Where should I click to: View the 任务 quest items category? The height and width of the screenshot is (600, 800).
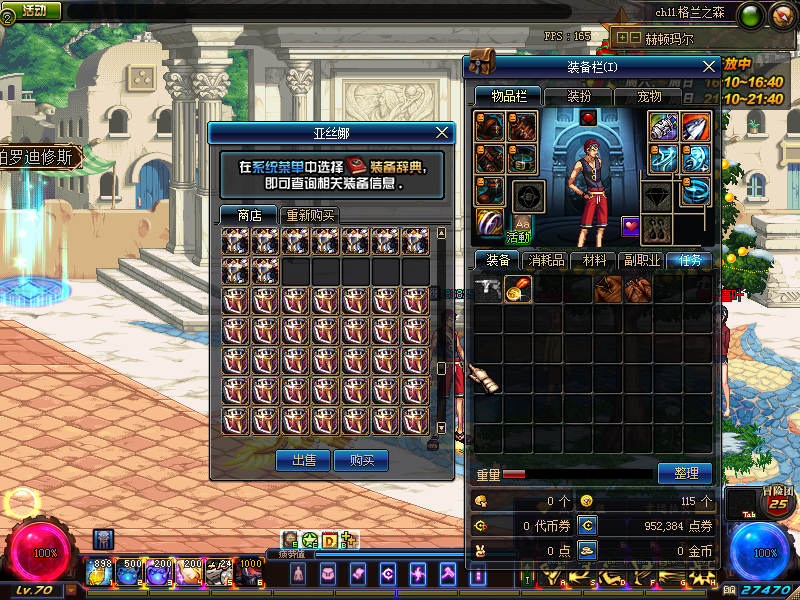[x=690, y=260]
